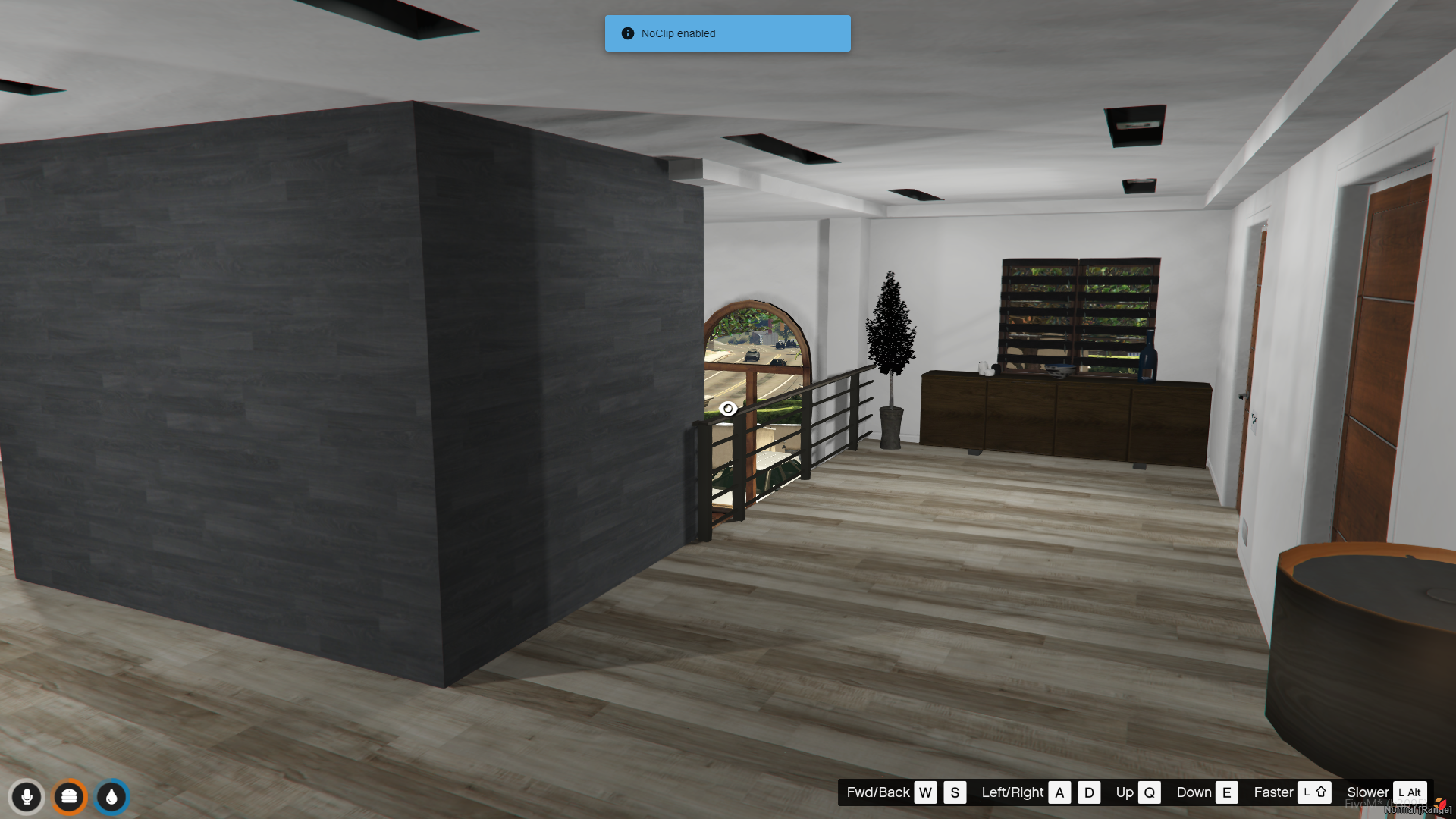The height and width of the screenshot is (819, 1456).
Task: Dismiss the NoClip enabled notification
Action: coord(727,33)
